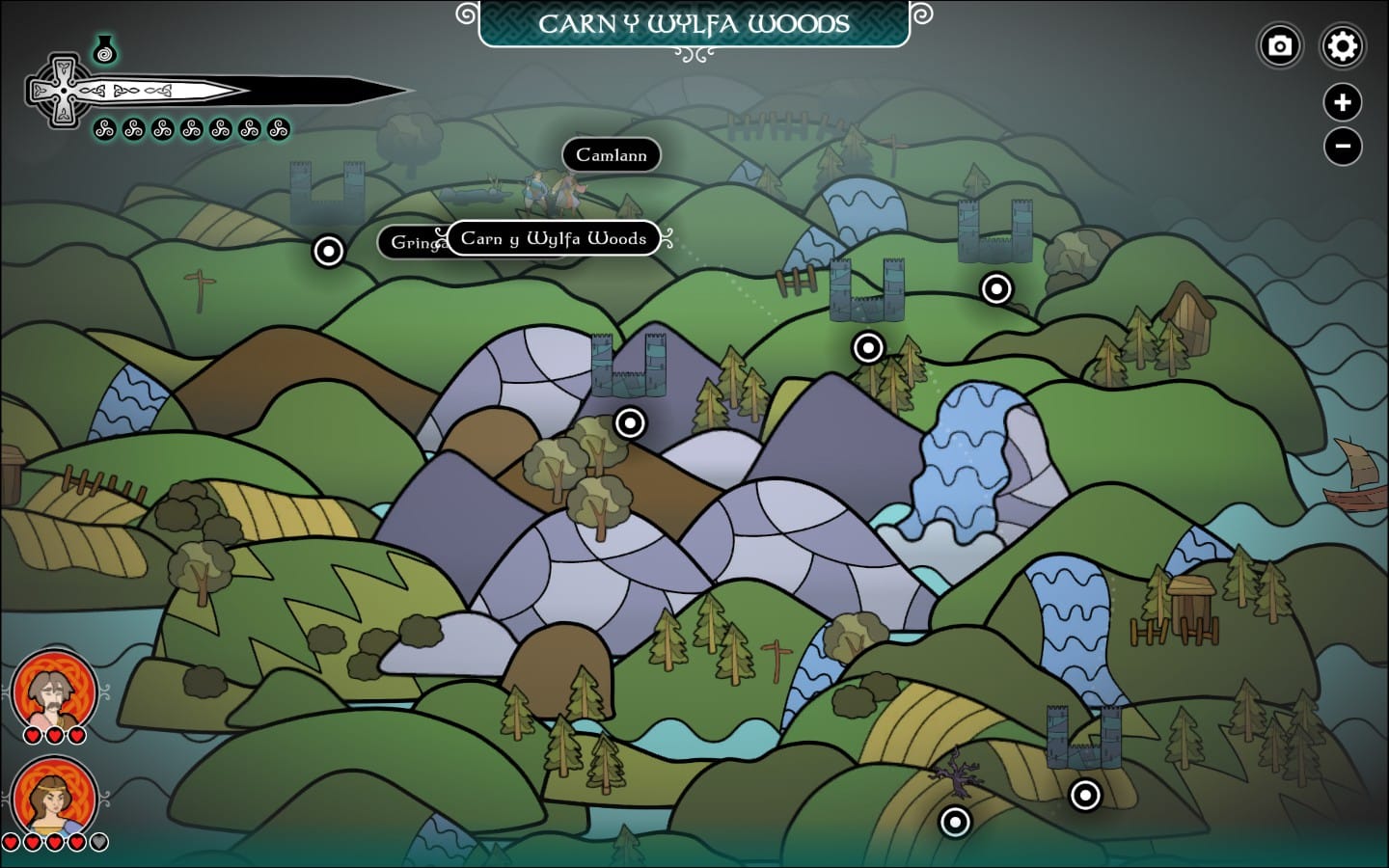
Task: Click the marker beside the northeastern castle gate
Action: coord(867,347)
